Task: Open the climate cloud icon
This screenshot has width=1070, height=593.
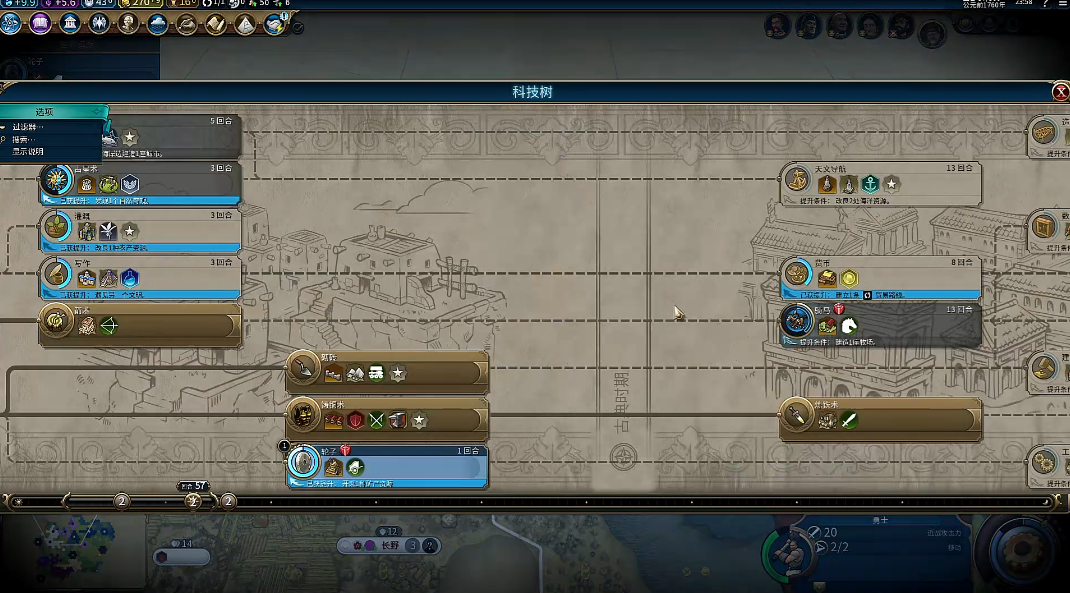Action: (x=158, y=24)
